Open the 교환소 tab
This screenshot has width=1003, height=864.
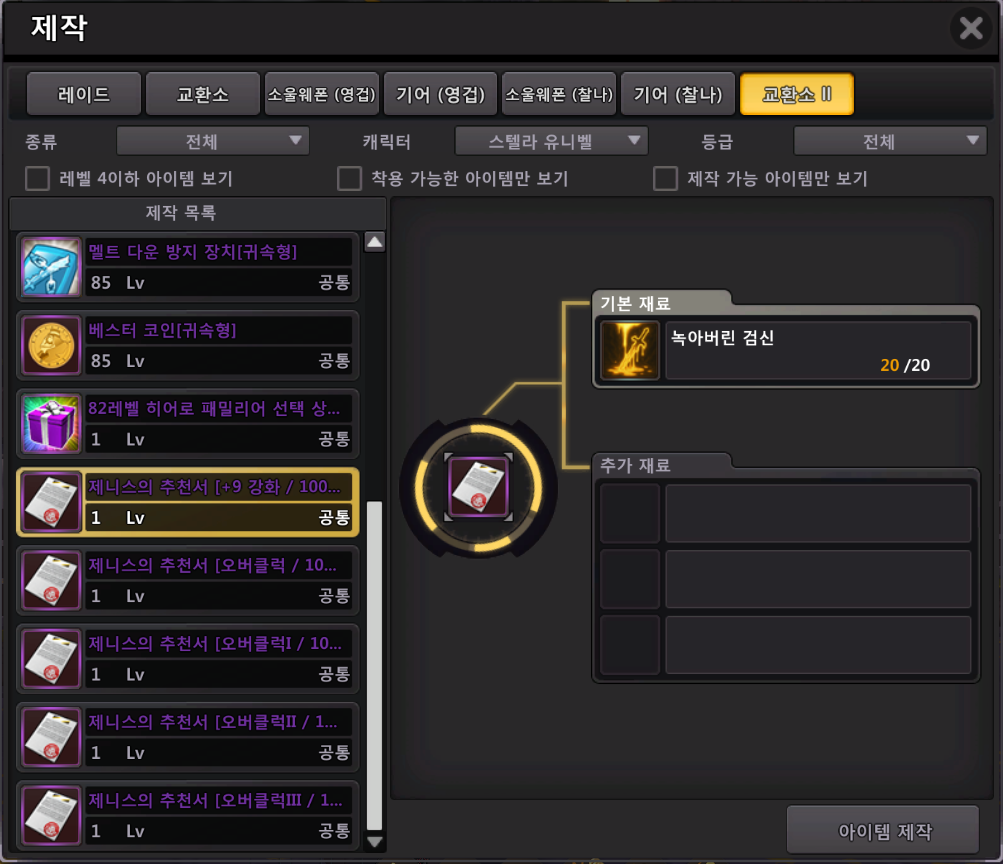tap(203, 95)
